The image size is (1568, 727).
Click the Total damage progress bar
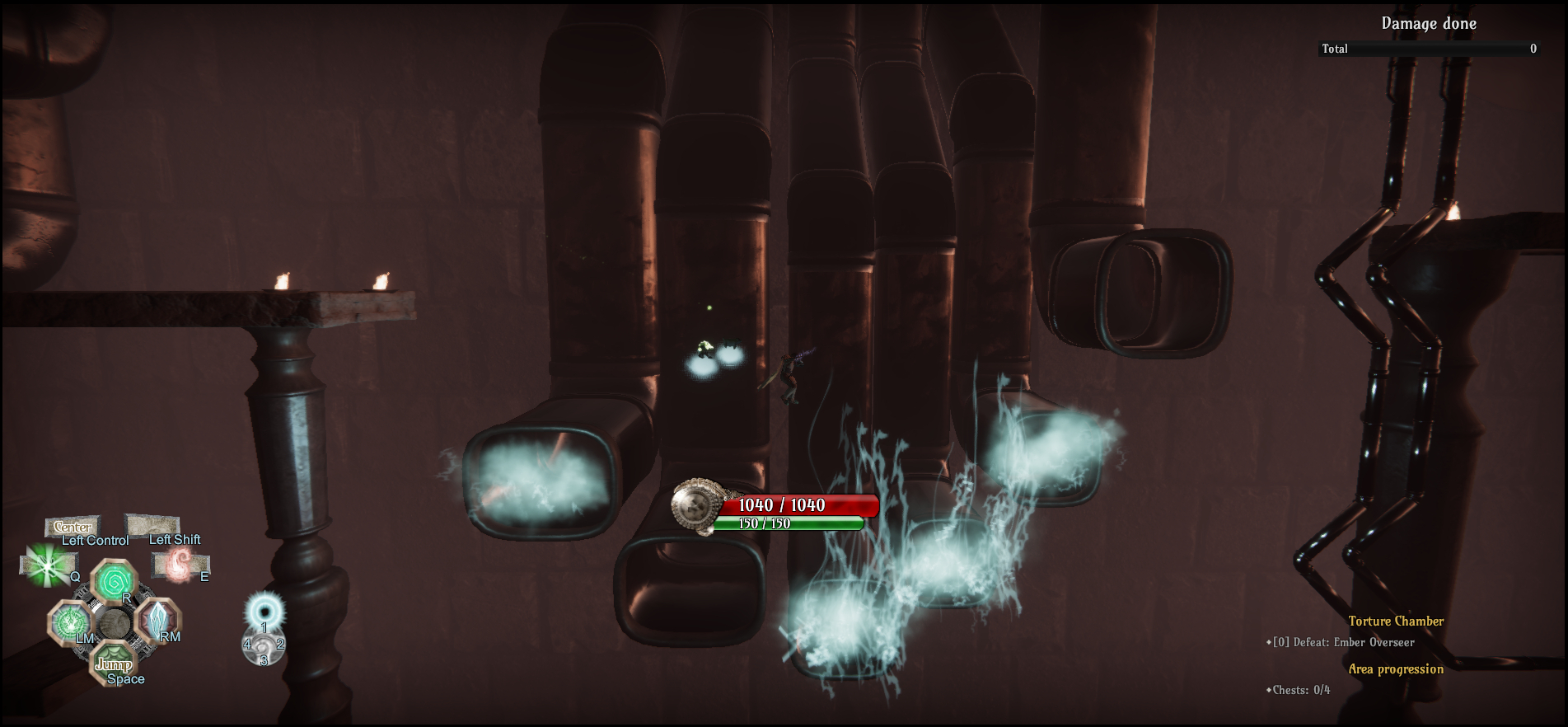tap(1431, 49)
